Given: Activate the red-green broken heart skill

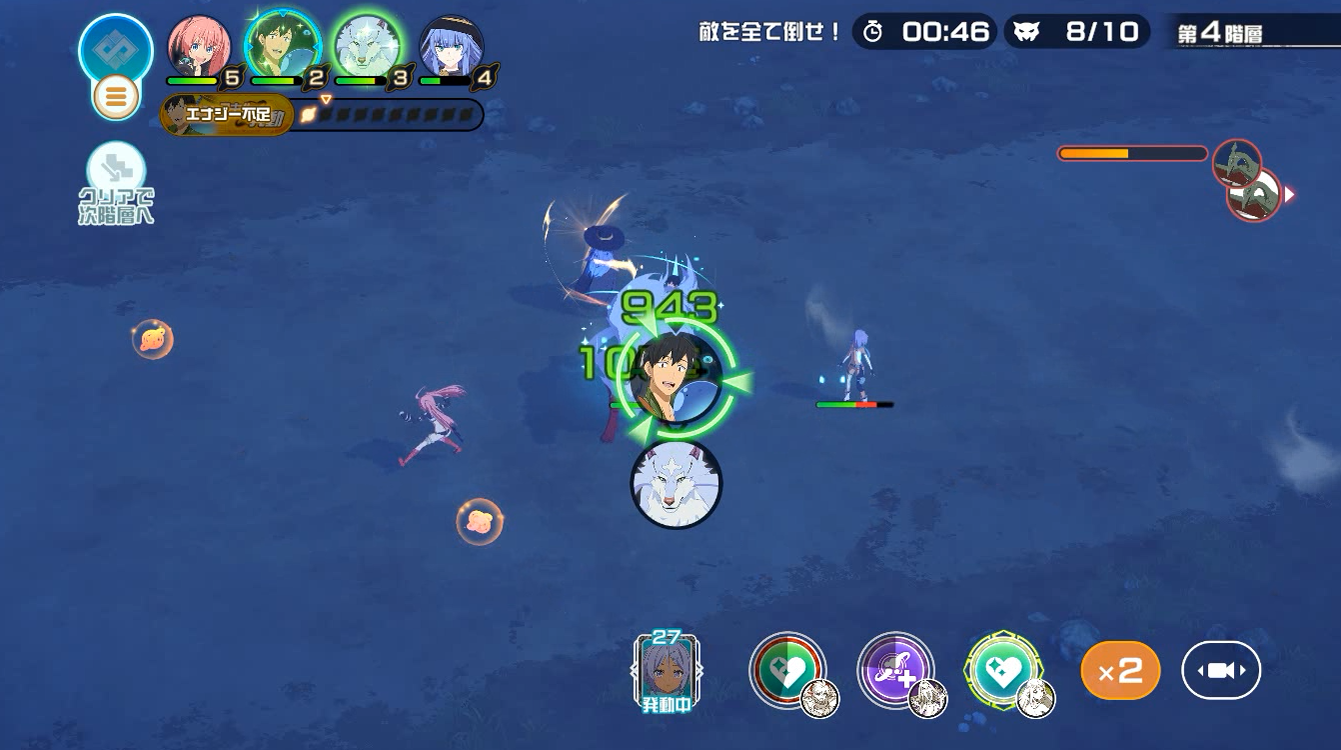Looking at the screenshot, I should pos(788,671).
